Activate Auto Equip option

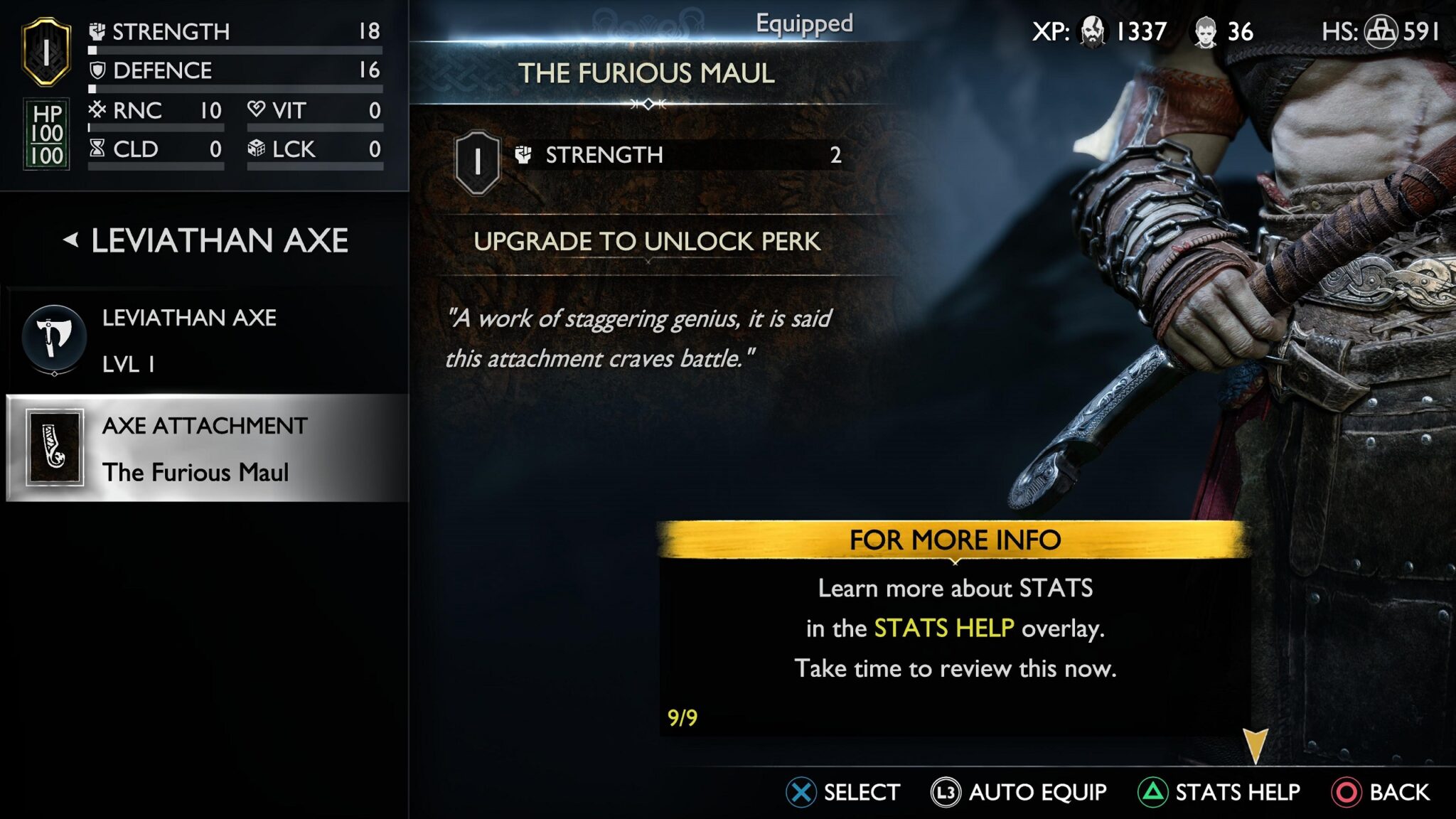1019,792
